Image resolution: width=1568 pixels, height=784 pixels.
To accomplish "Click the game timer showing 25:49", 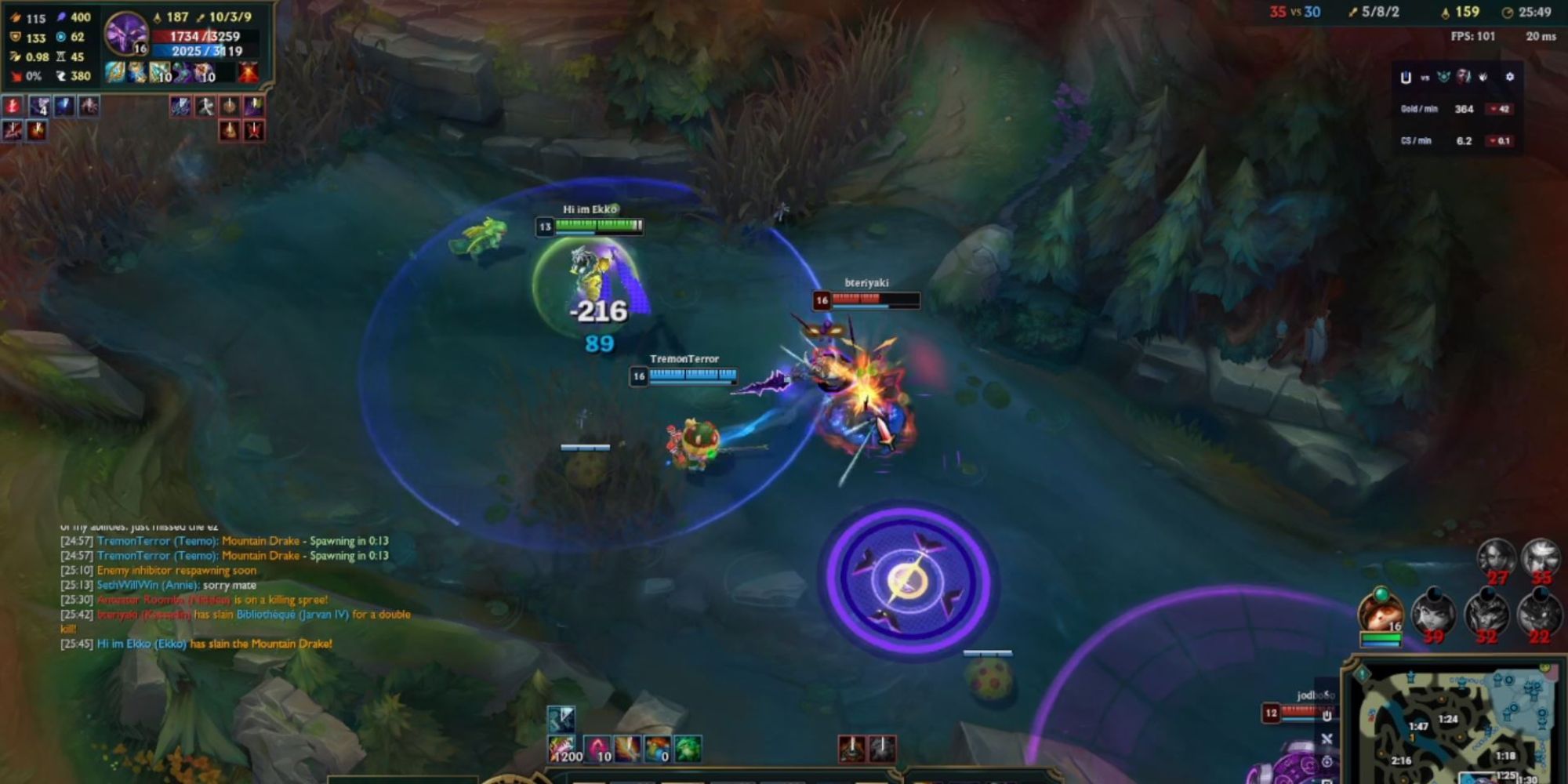I will click(x=1535, y=13).
